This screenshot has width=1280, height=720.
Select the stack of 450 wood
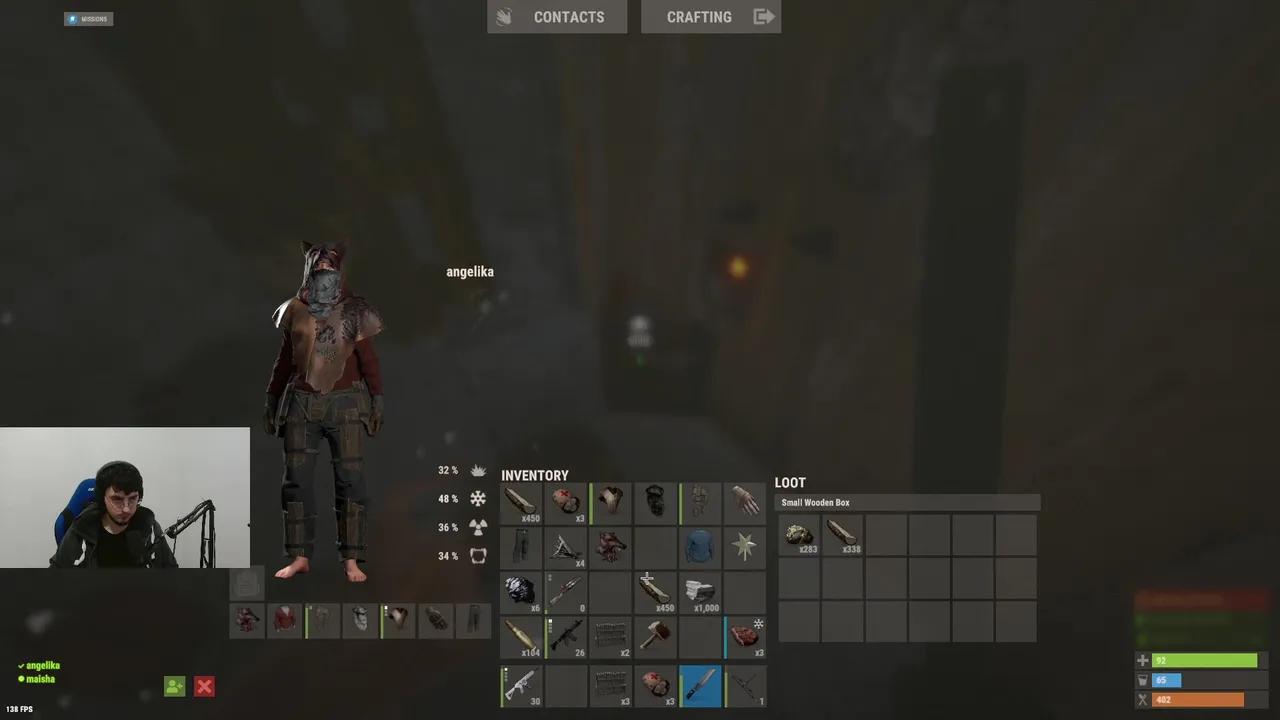[520, 503]
